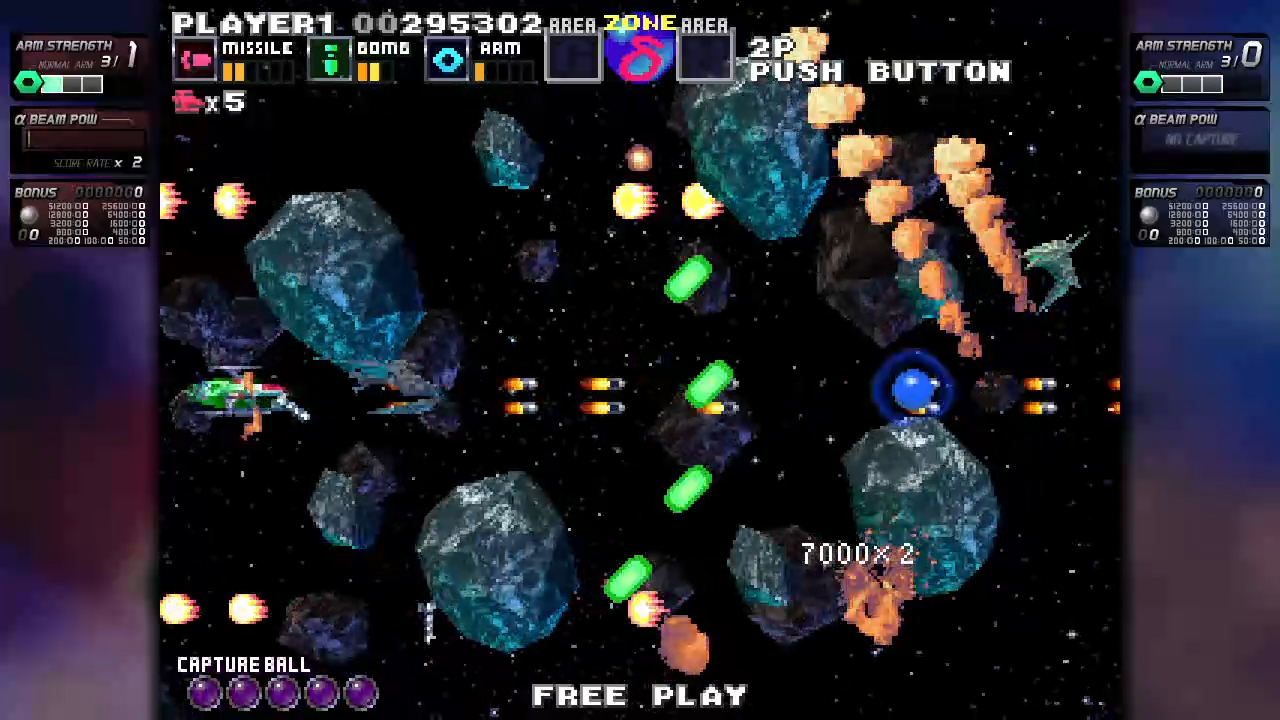The height and width of the screenshot is (720, 1280).
Task: Toggle the middle CAPTURE BALL orb
Action: [x=283, y=692]
